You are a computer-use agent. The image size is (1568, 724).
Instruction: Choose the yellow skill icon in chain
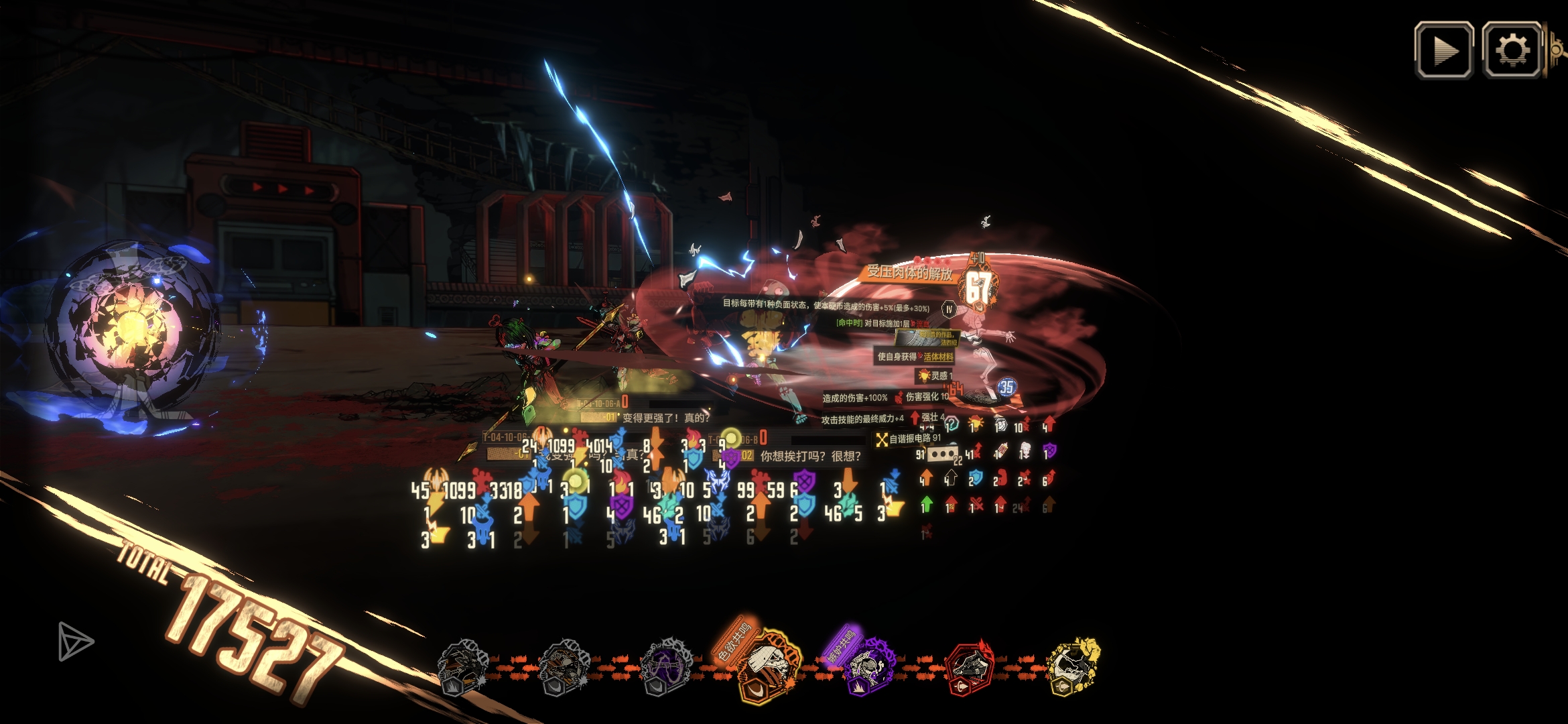[1073, 667]
